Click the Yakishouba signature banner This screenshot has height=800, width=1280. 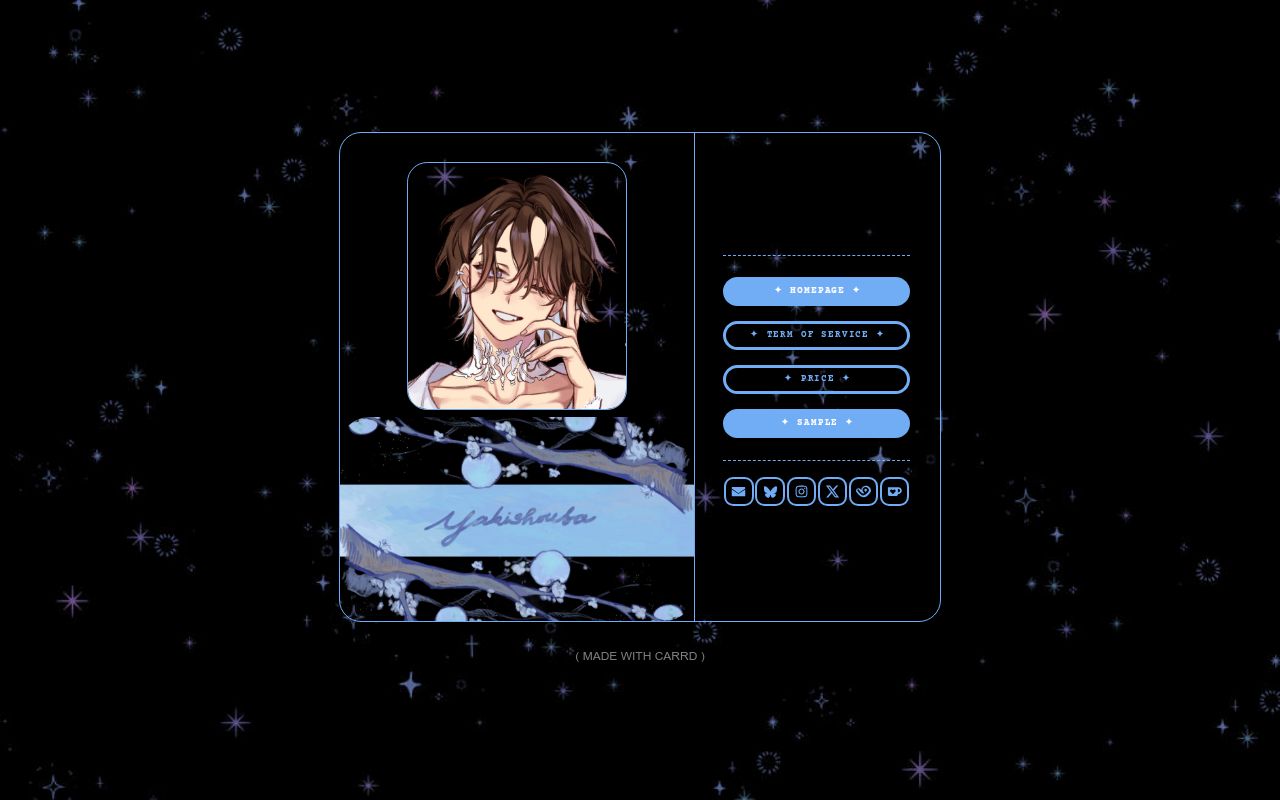click(x=517, y=520)
